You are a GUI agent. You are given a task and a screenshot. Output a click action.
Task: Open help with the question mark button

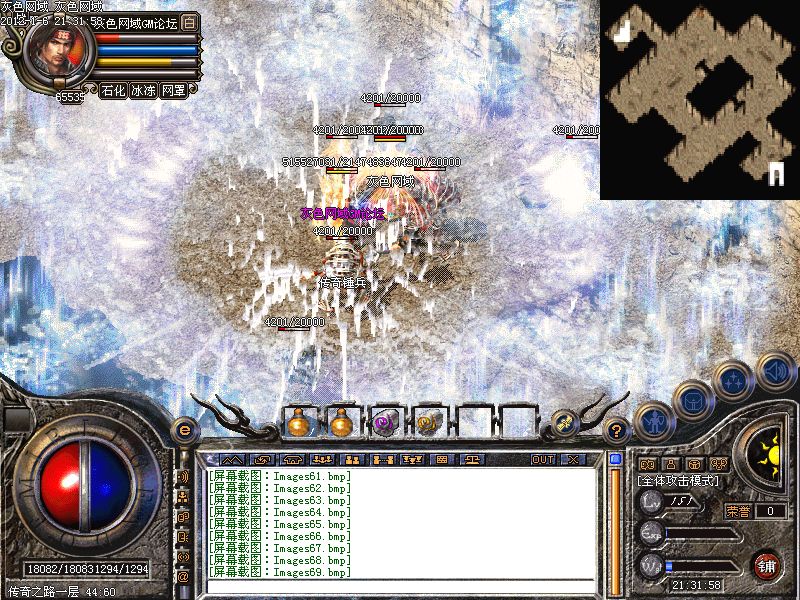pyautogui.click(x=617, y=431)
